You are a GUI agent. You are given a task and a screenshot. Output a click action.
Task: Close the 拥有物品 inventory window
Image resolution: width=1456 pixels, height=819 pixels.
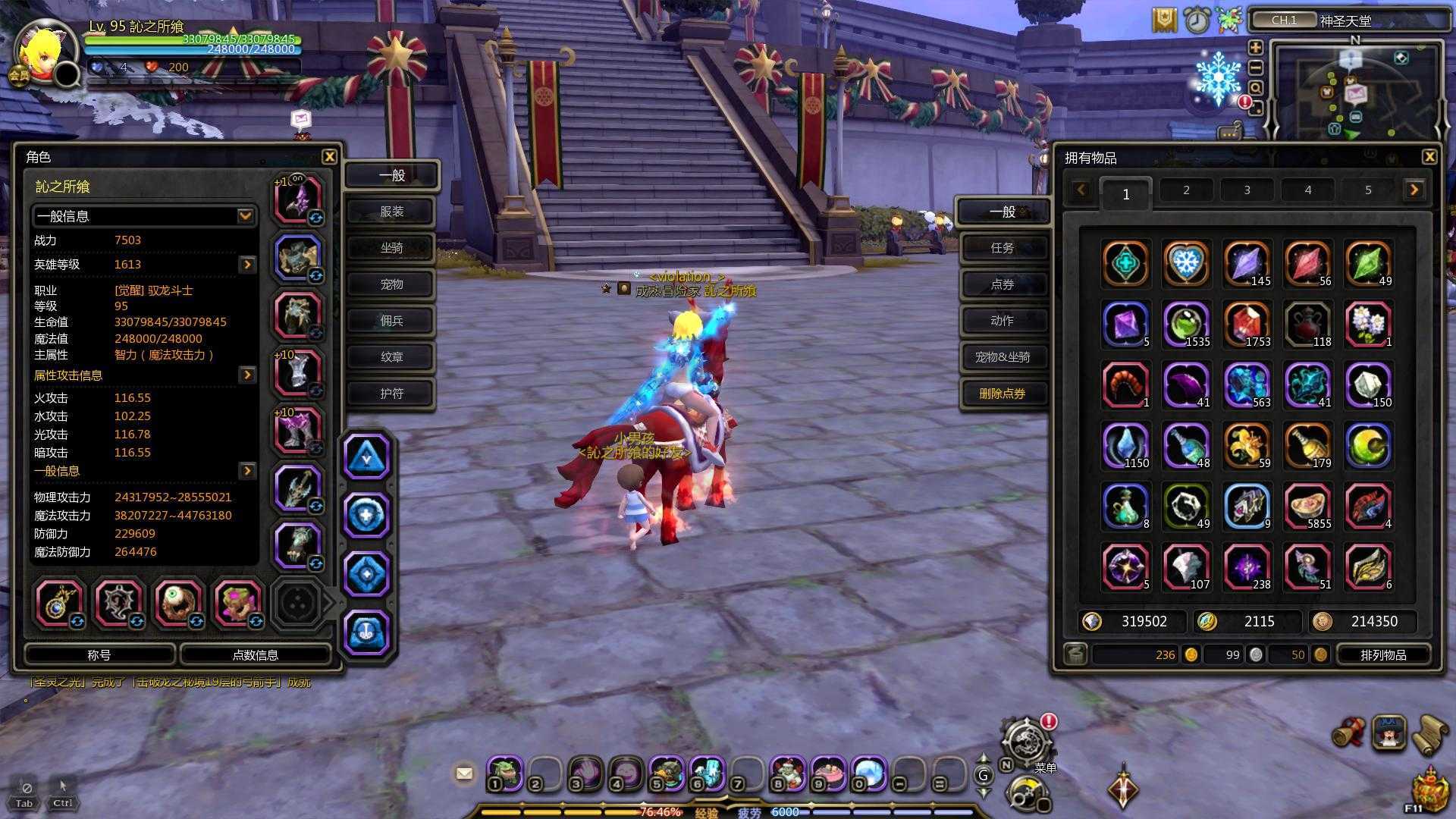(1429, 157)
